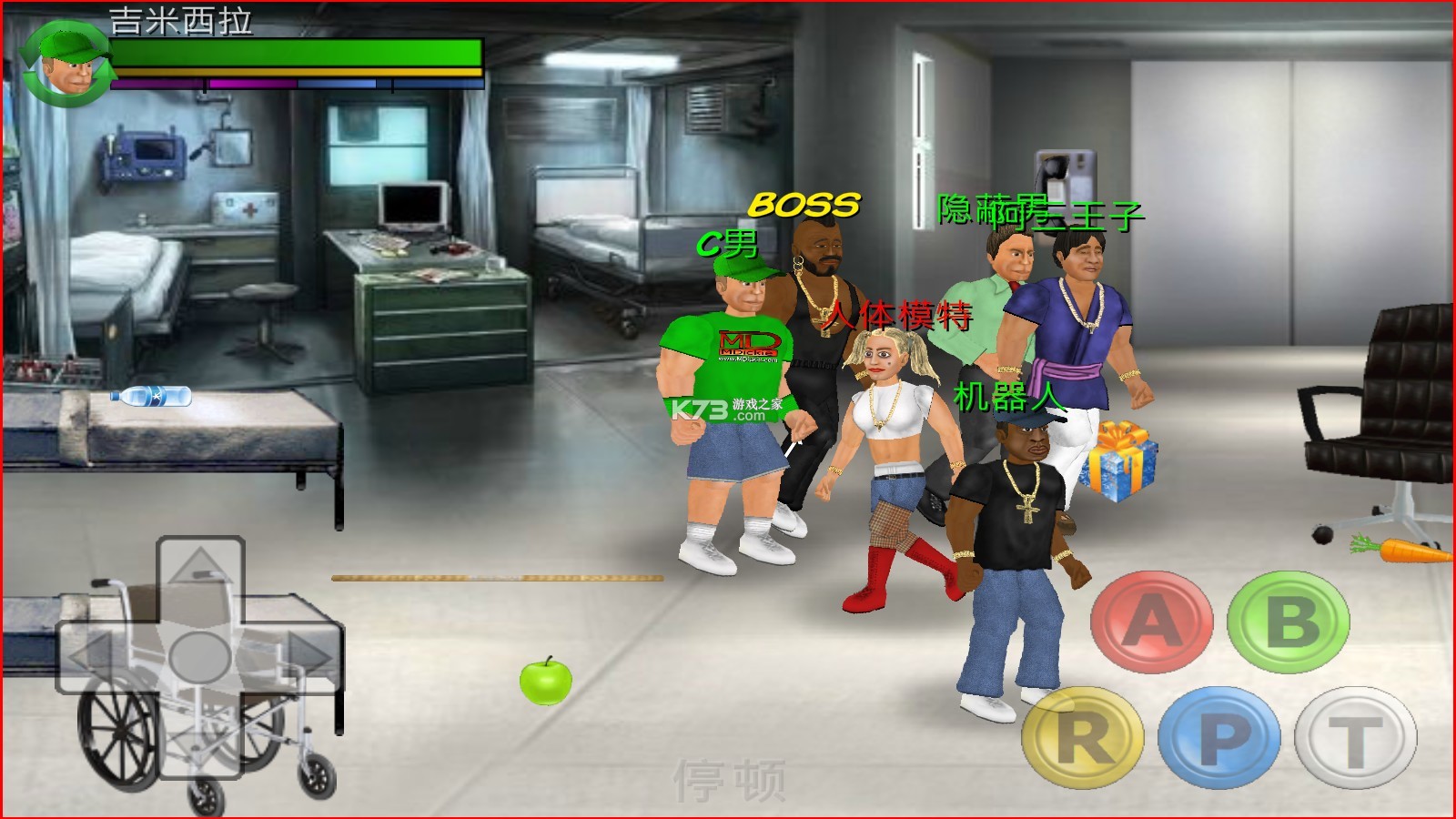Tap the green B button
The width and height of the screenshot is (1456, 819).
1289,622
